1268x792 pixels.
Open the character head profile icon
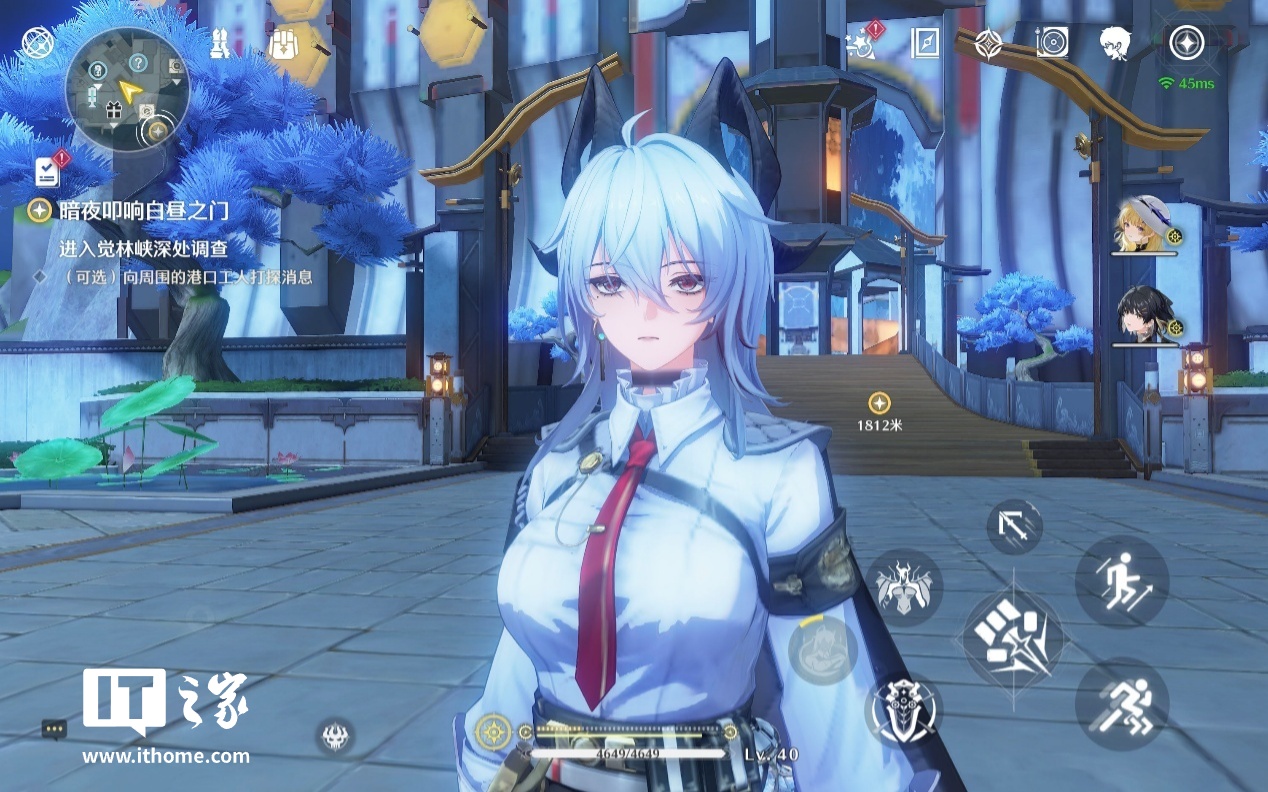(1115, 43)
